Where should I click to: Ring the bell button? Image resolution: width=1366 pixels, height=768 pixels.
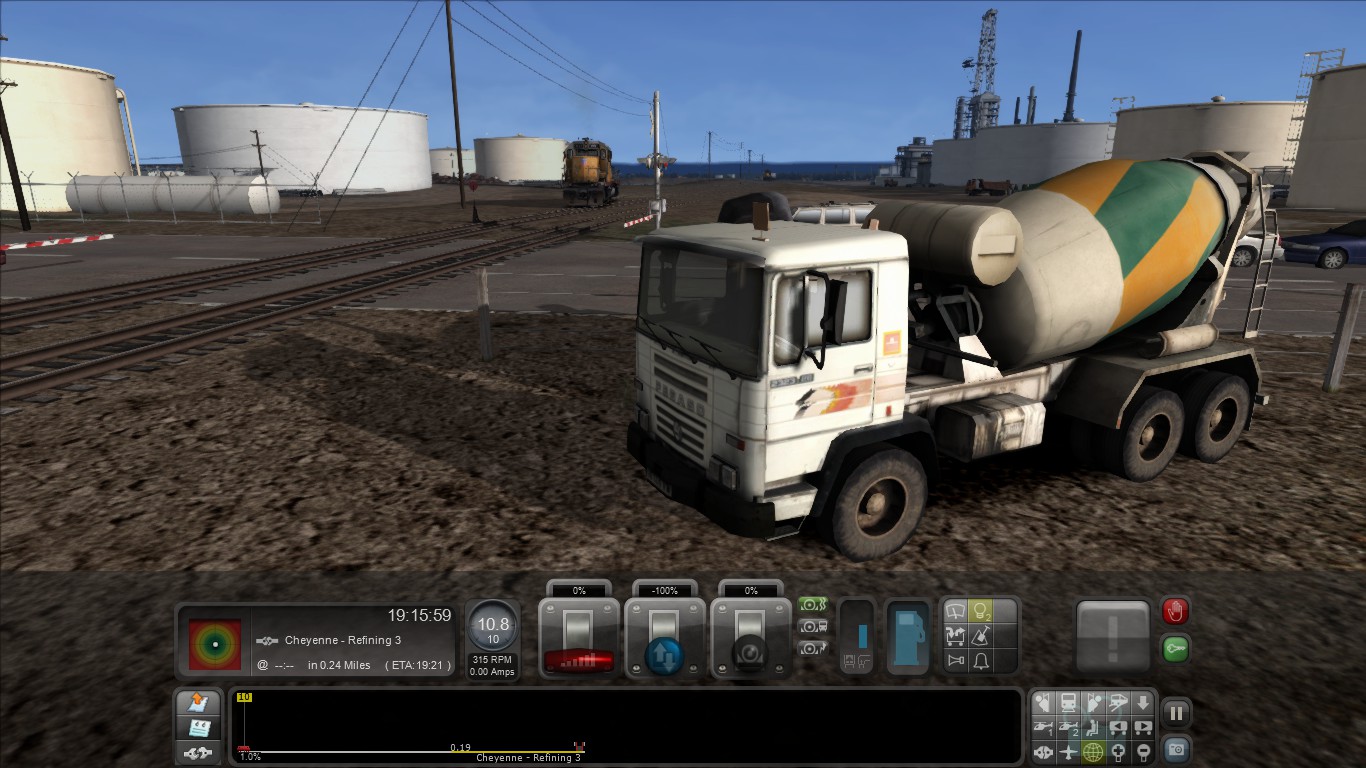pos(981,661)
